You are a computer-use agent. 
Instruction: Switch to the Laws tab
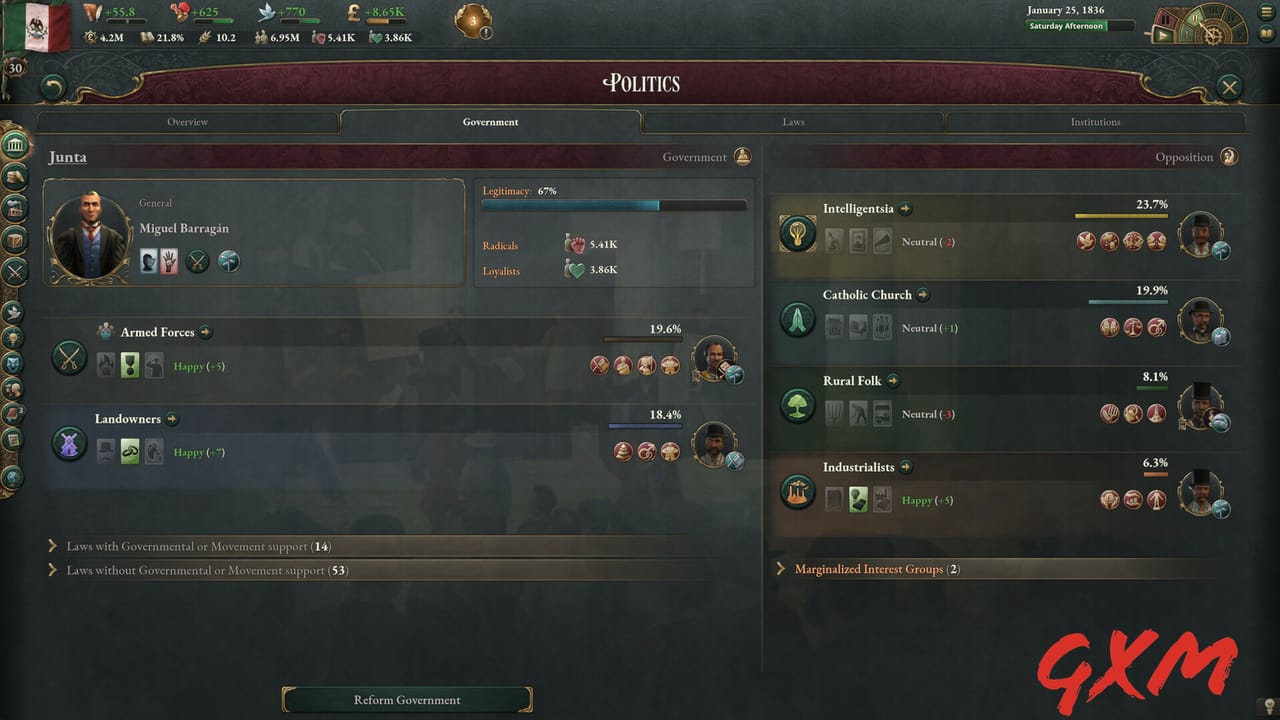(x=793, y=121)
